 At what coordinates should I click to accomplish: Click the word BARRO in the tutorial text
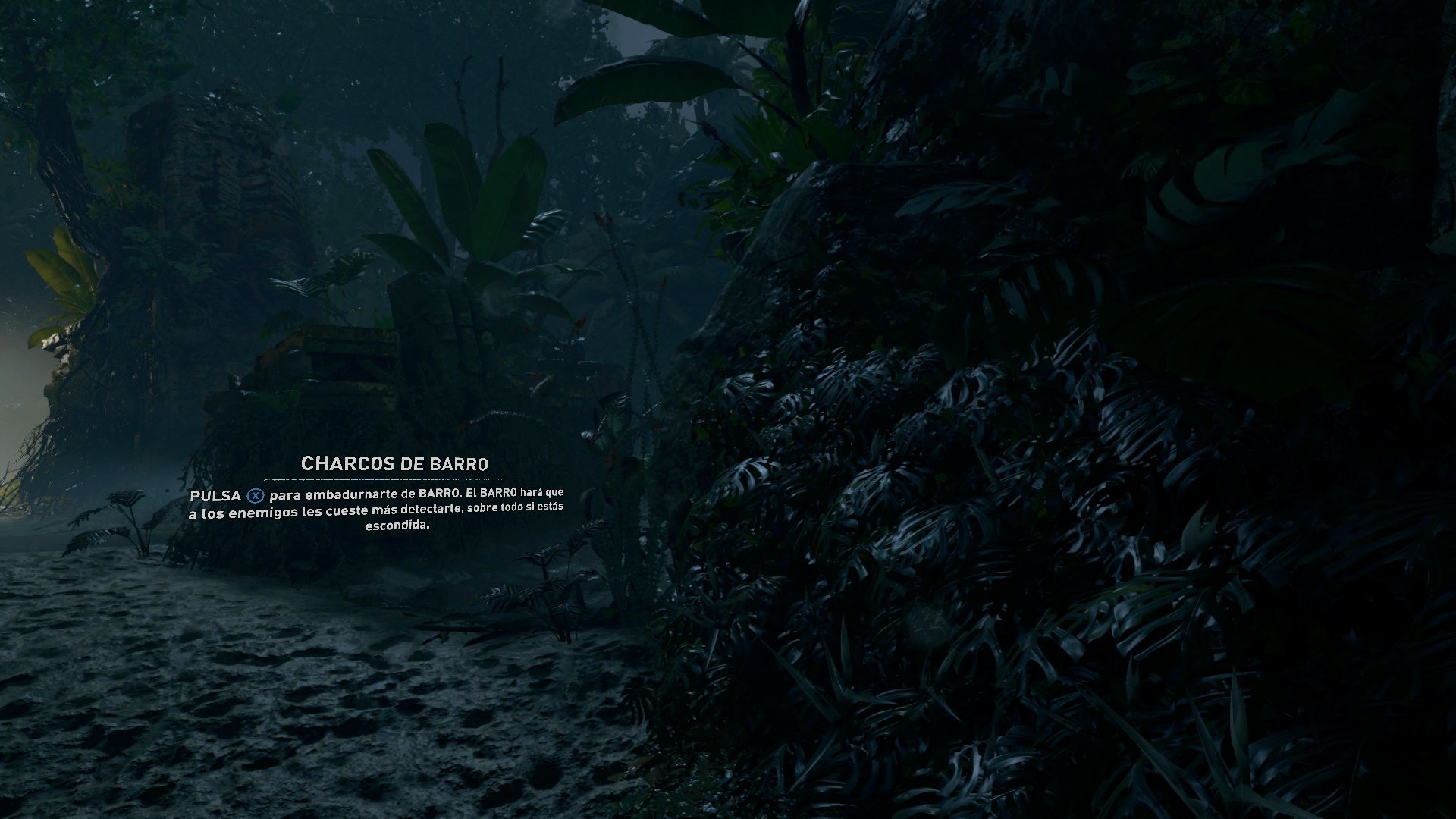pos(436,494)
